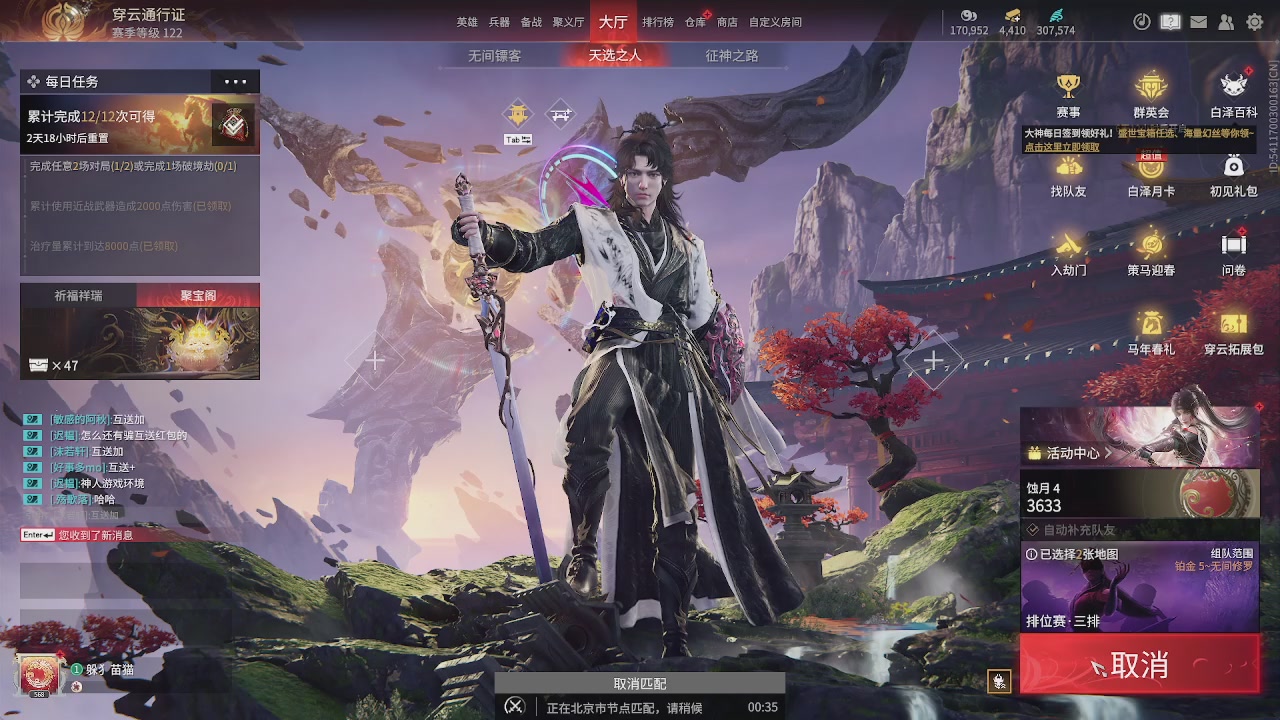The width and height of the screenshot is (1280, 720).
Task: Open the 赛事 trophy icon
Action: pos(1069,85)
